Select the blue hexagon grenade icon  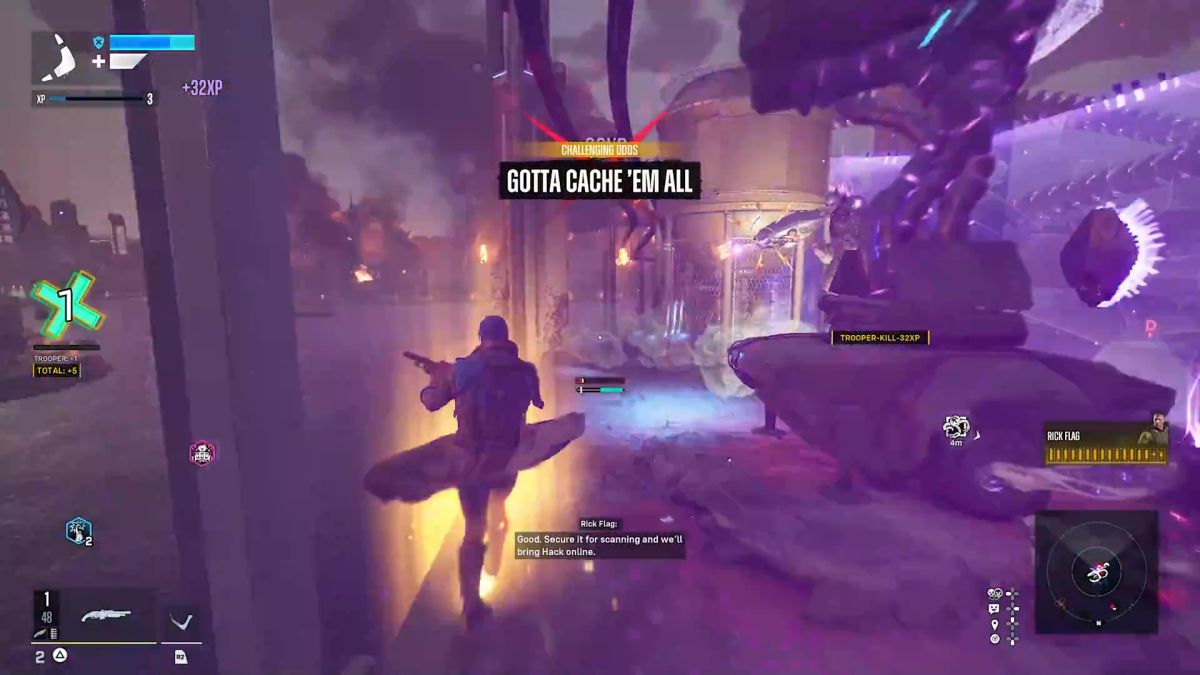77,531
